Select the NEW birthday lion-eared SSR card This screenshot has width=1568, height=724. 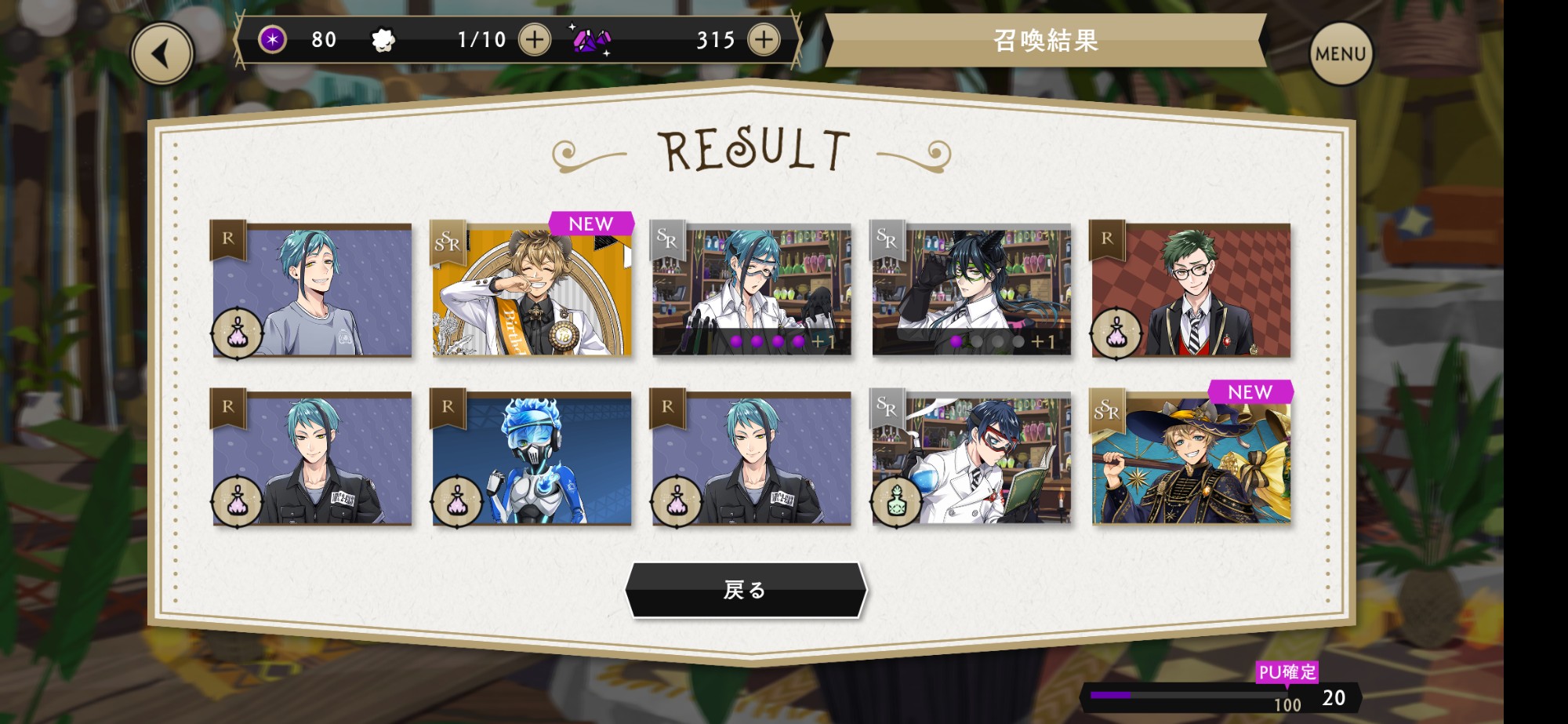(x=532, y=289)
